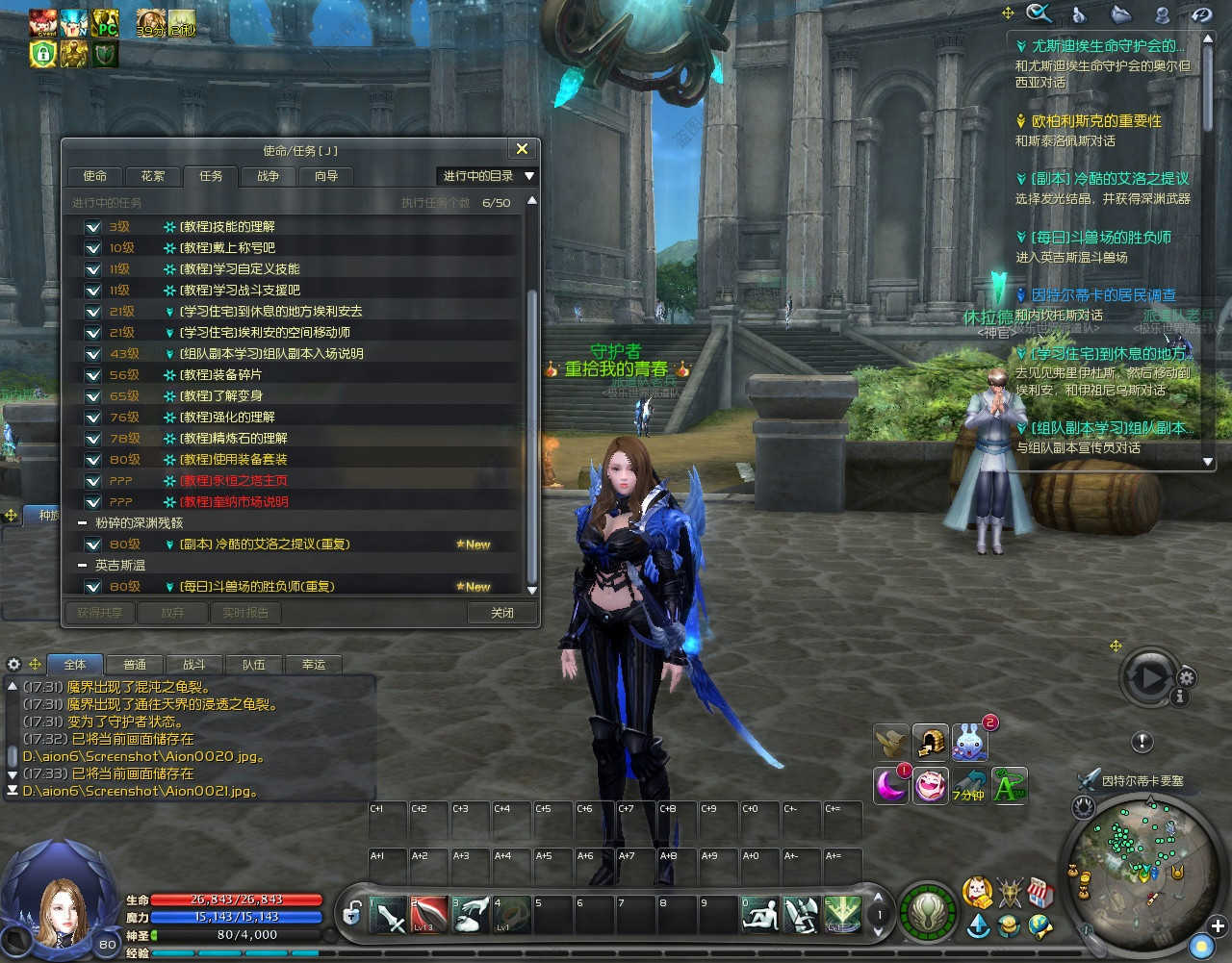
Task: Select the 战斗 chat tab
Action: (x=193, y=665)
